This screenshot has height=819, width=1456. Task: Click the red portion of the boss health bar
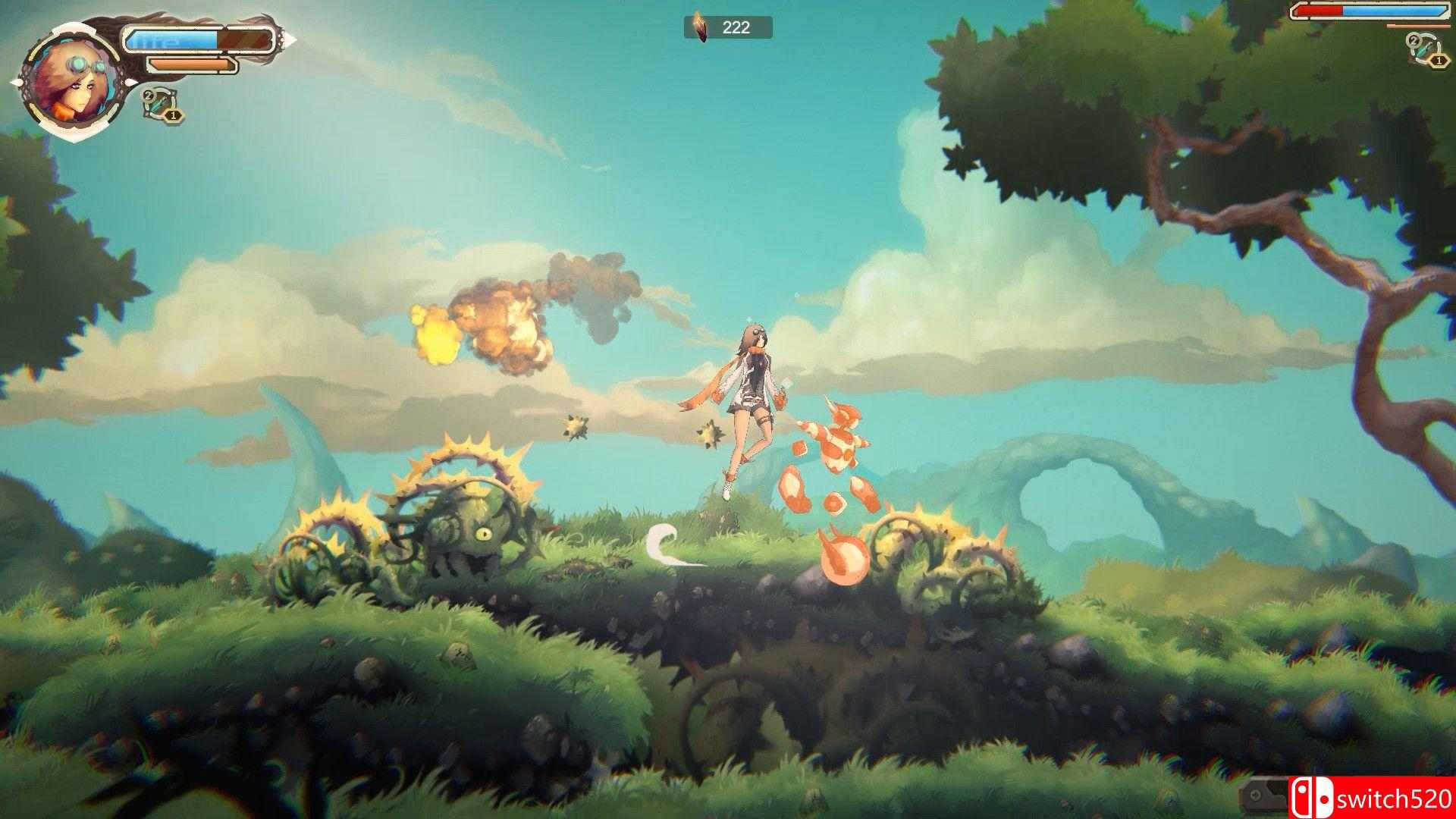[x=1319, y=11]
